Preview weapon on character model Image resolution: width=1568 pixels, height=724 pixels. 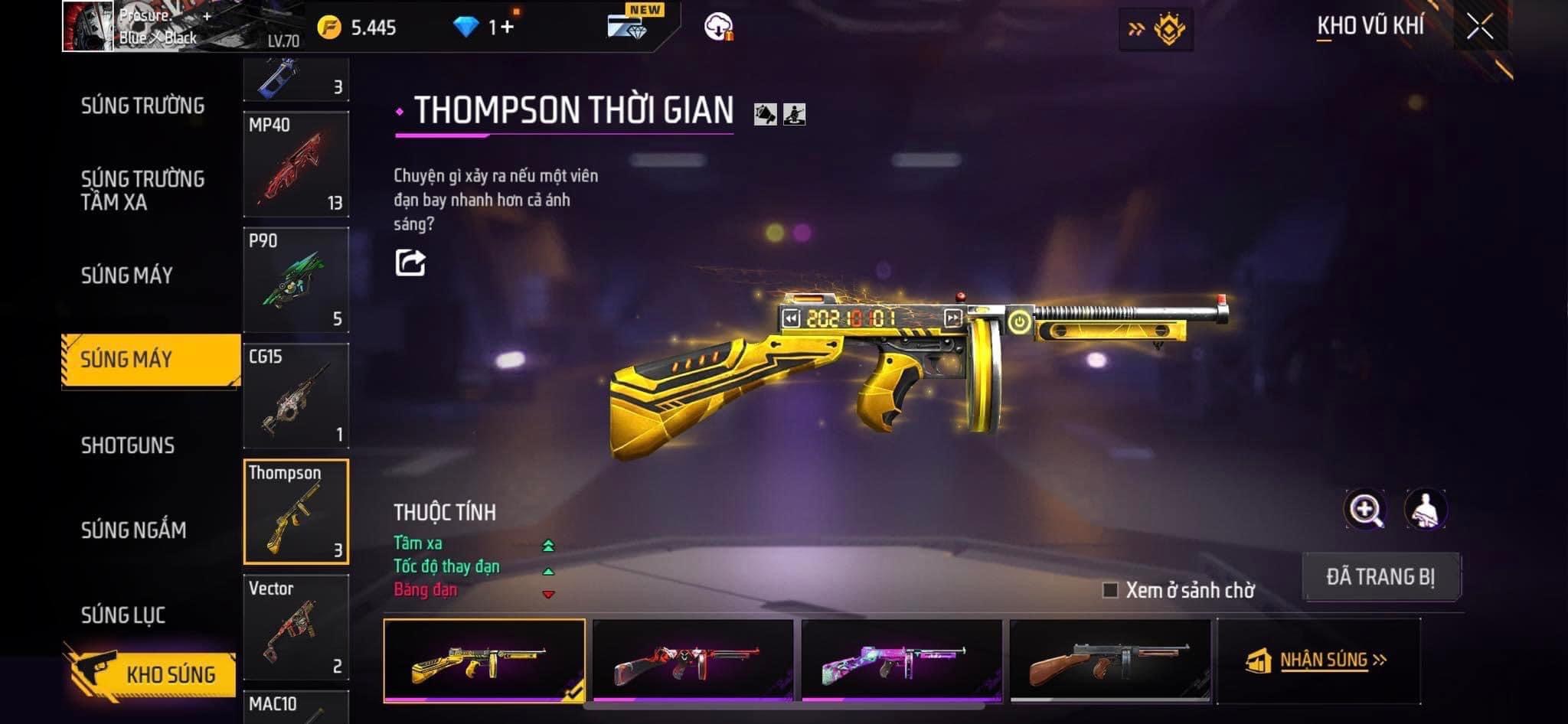click(x=1425, y=510)
